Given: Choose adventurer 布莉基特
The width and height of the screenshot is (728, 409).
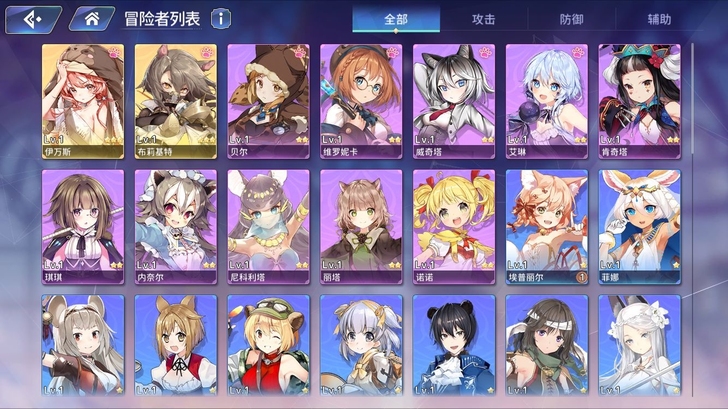Looking at the screenshot, I should click(x=176, y=100).
